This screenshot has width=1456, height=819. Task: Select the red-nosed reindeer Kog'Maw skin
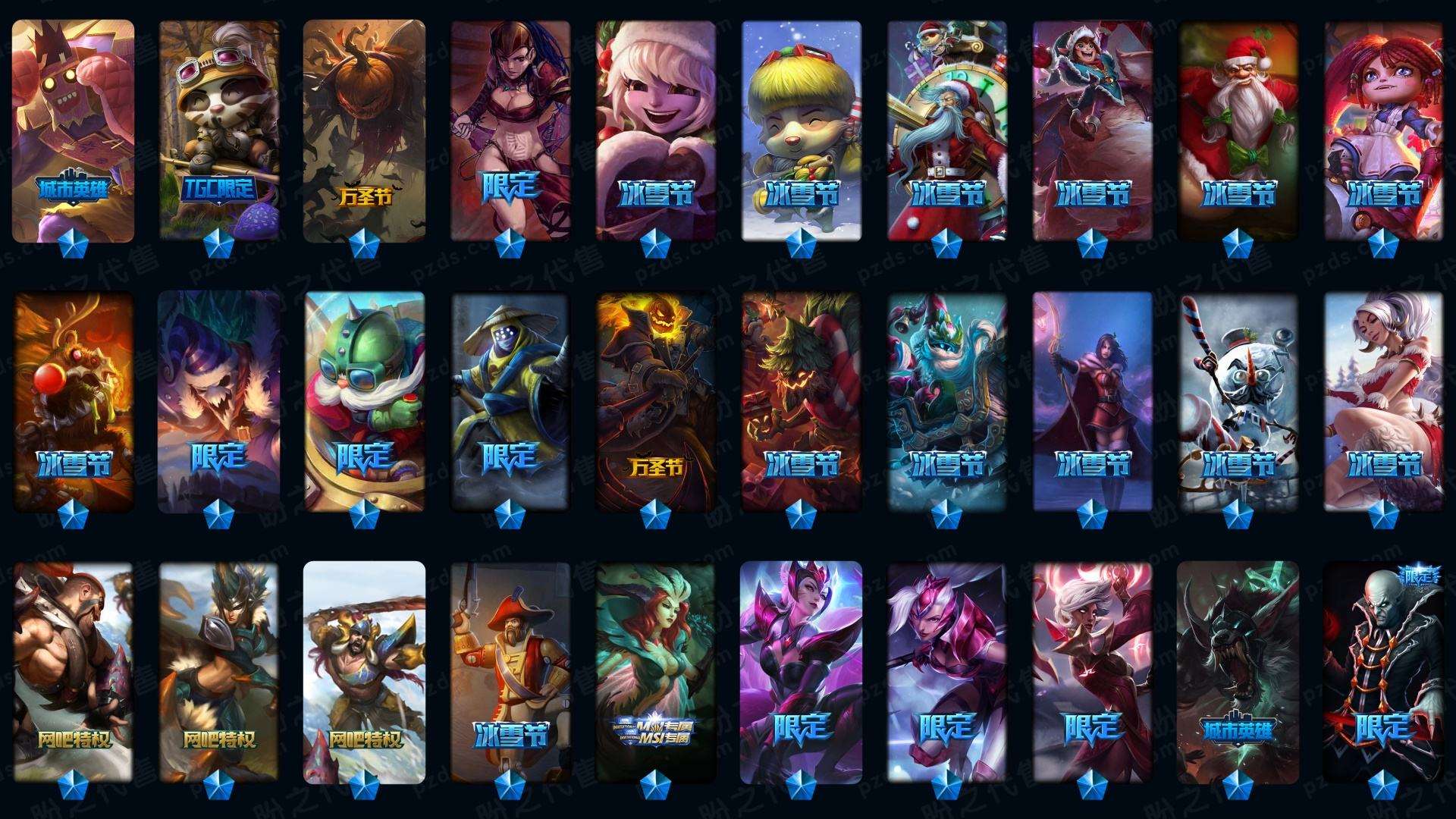click(74, 402)
